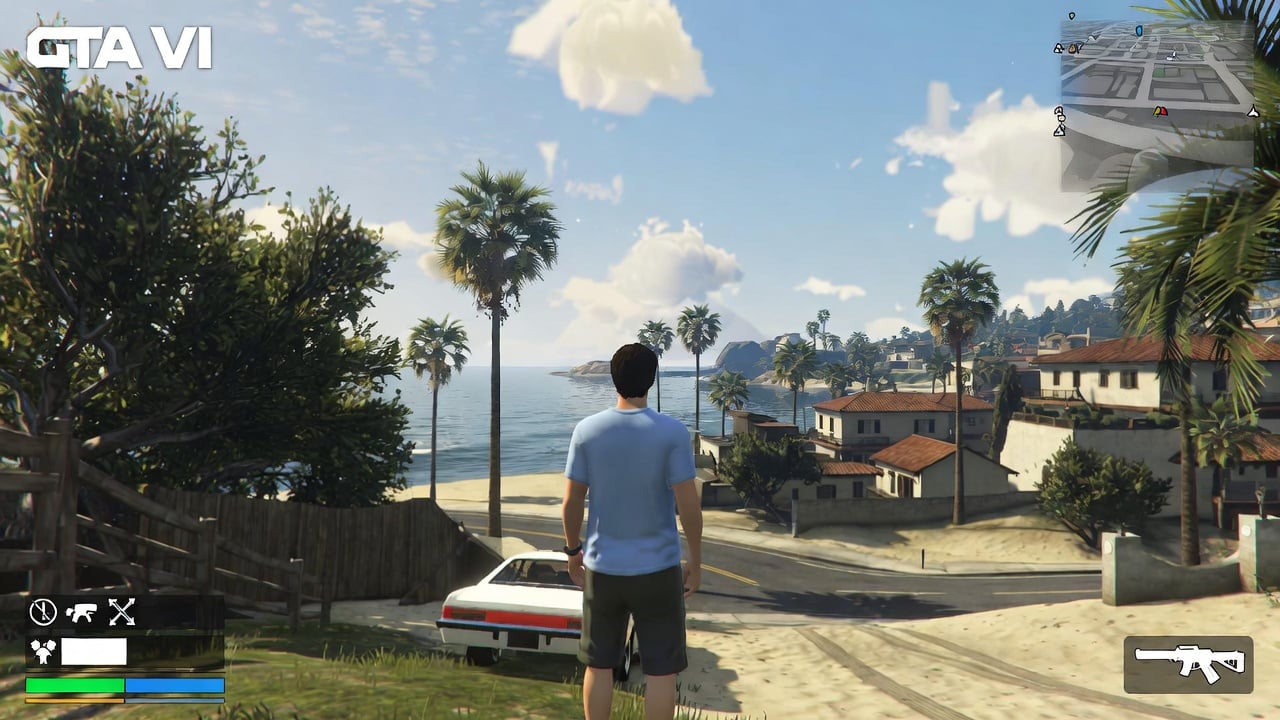Select the pistol icon in the weapon bar
Image resolution: width=1280 pixels, height=720 pixels.
click(x=79, y=612)
